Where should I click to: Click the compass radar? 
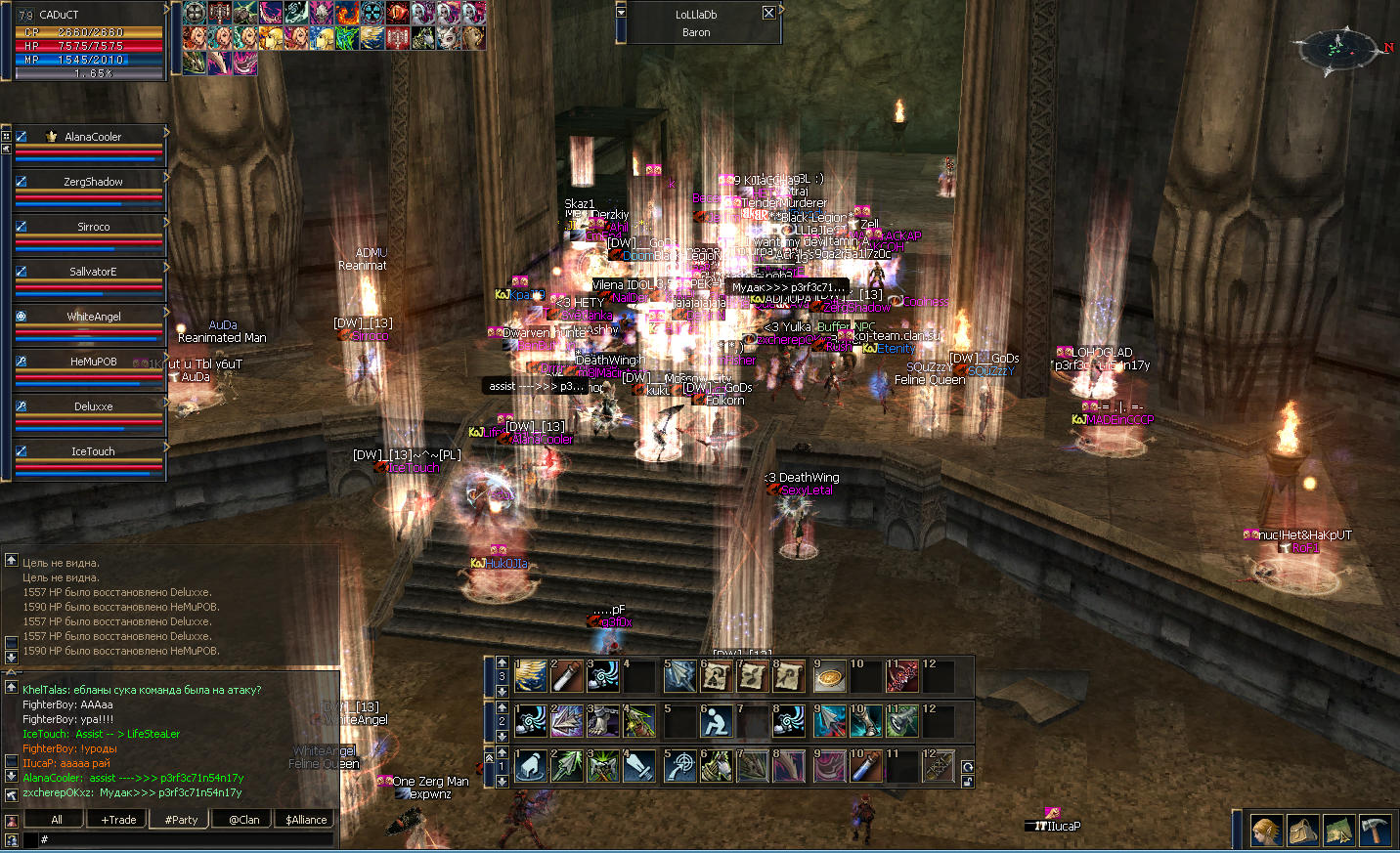1335,46
